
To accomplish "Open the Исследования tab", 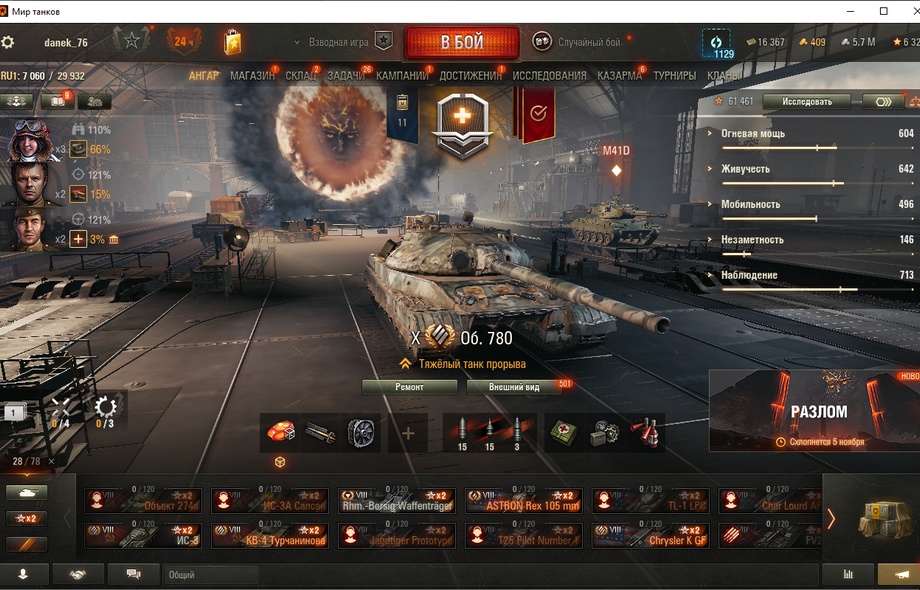I will [x=549, y=76].
